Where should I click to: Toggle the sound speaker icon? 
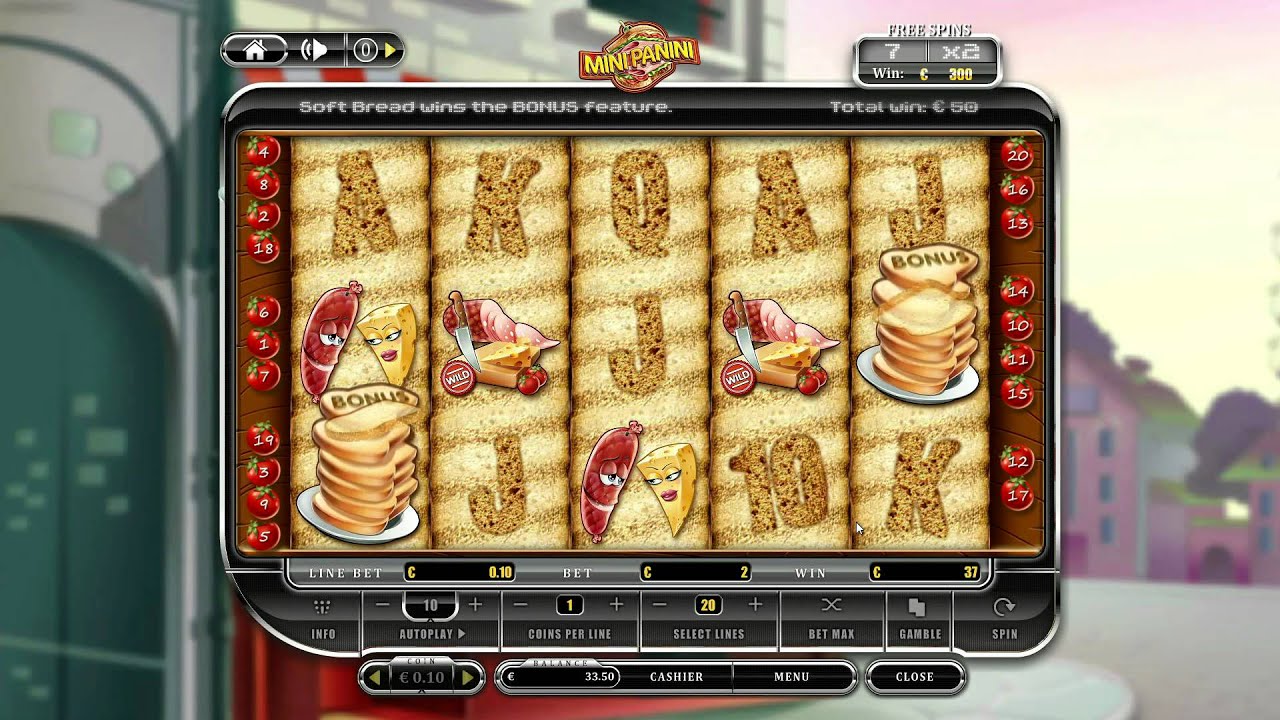[314, 51]
